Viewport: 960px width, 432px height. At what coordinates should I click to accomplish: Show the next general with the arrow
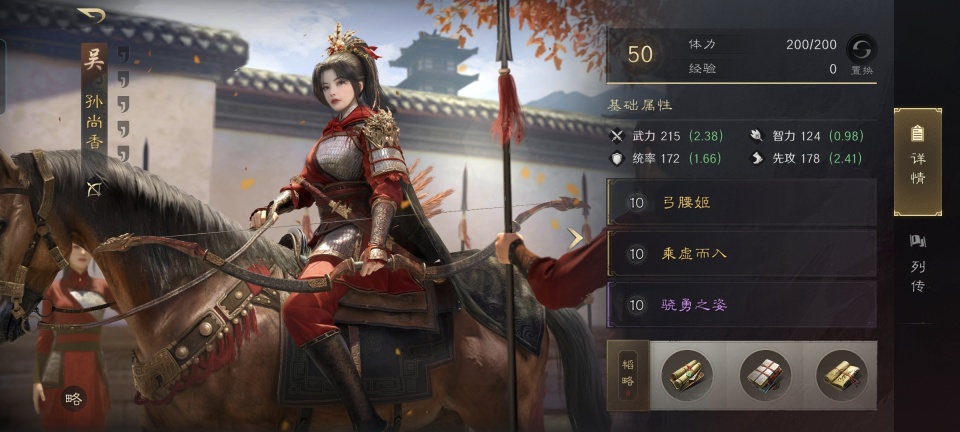click(576, 238)
